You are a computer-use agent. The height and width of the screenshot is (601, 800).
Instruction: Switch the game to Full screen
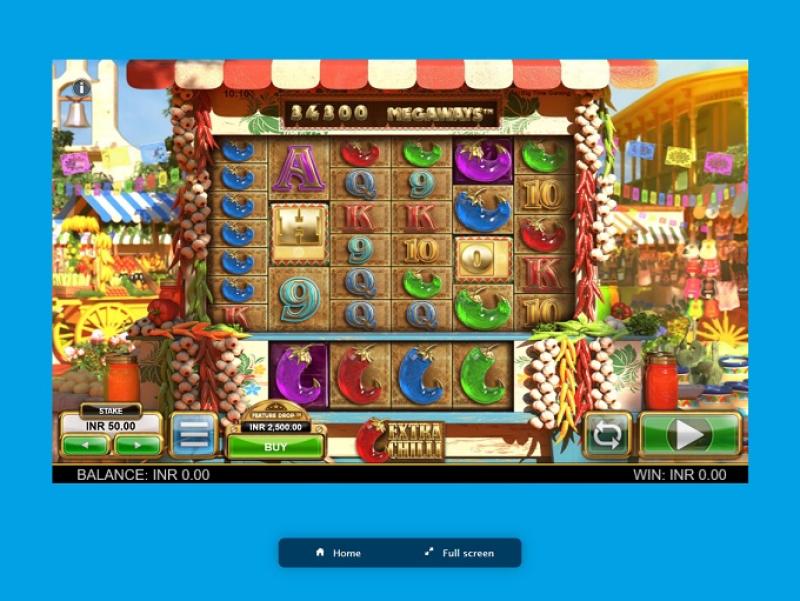click(x=459, y=553)
